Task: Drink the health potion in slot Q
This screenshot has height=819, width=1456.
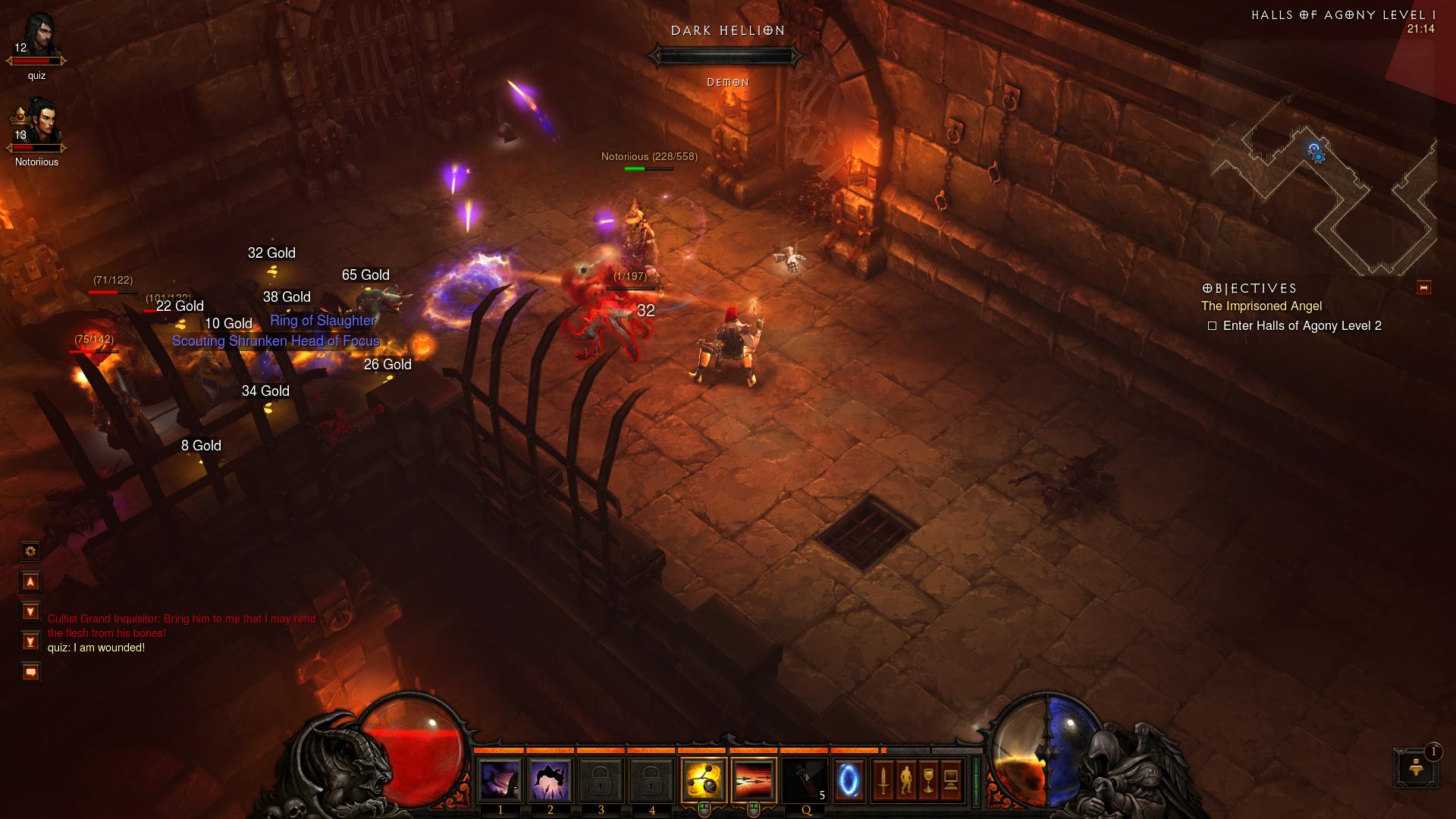Action: (x=805, y=780)
